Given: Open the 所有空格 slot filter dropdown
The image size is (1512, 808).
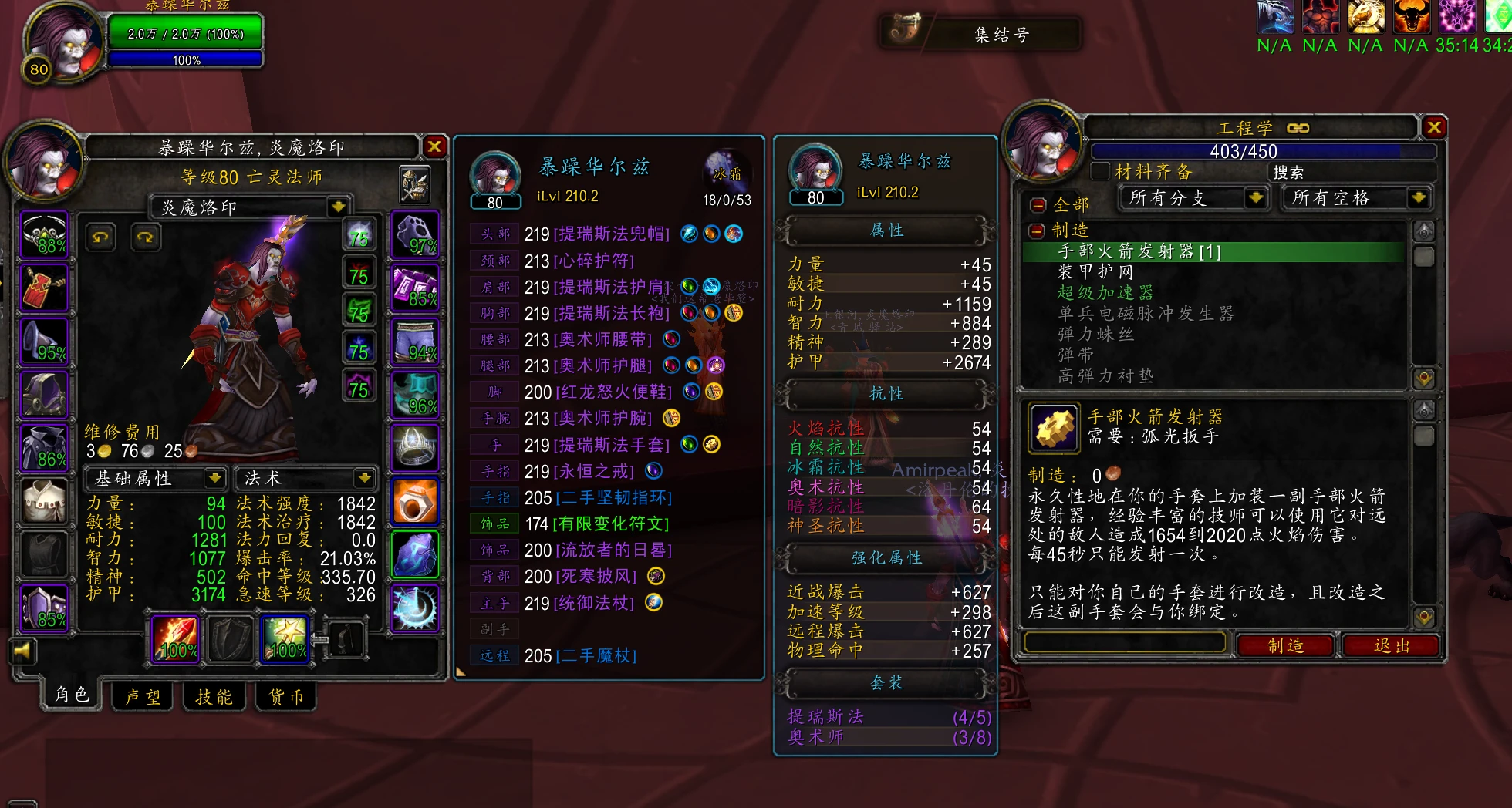Looking at the screenshot, I should pyautogui.click(x=1418, y=198).
